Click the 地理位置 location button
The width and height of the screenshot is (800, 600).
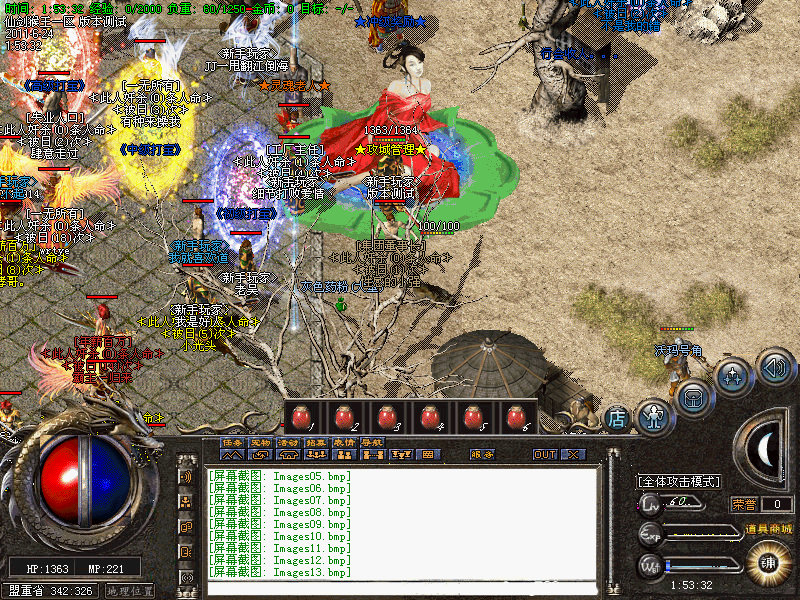click(x=130, y=591)
